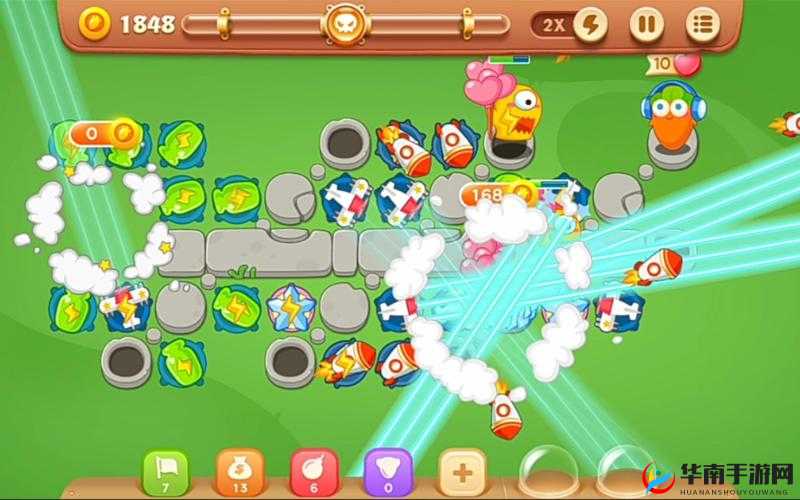
Task: Choose the purple power-up item
Action: (388, 472)
